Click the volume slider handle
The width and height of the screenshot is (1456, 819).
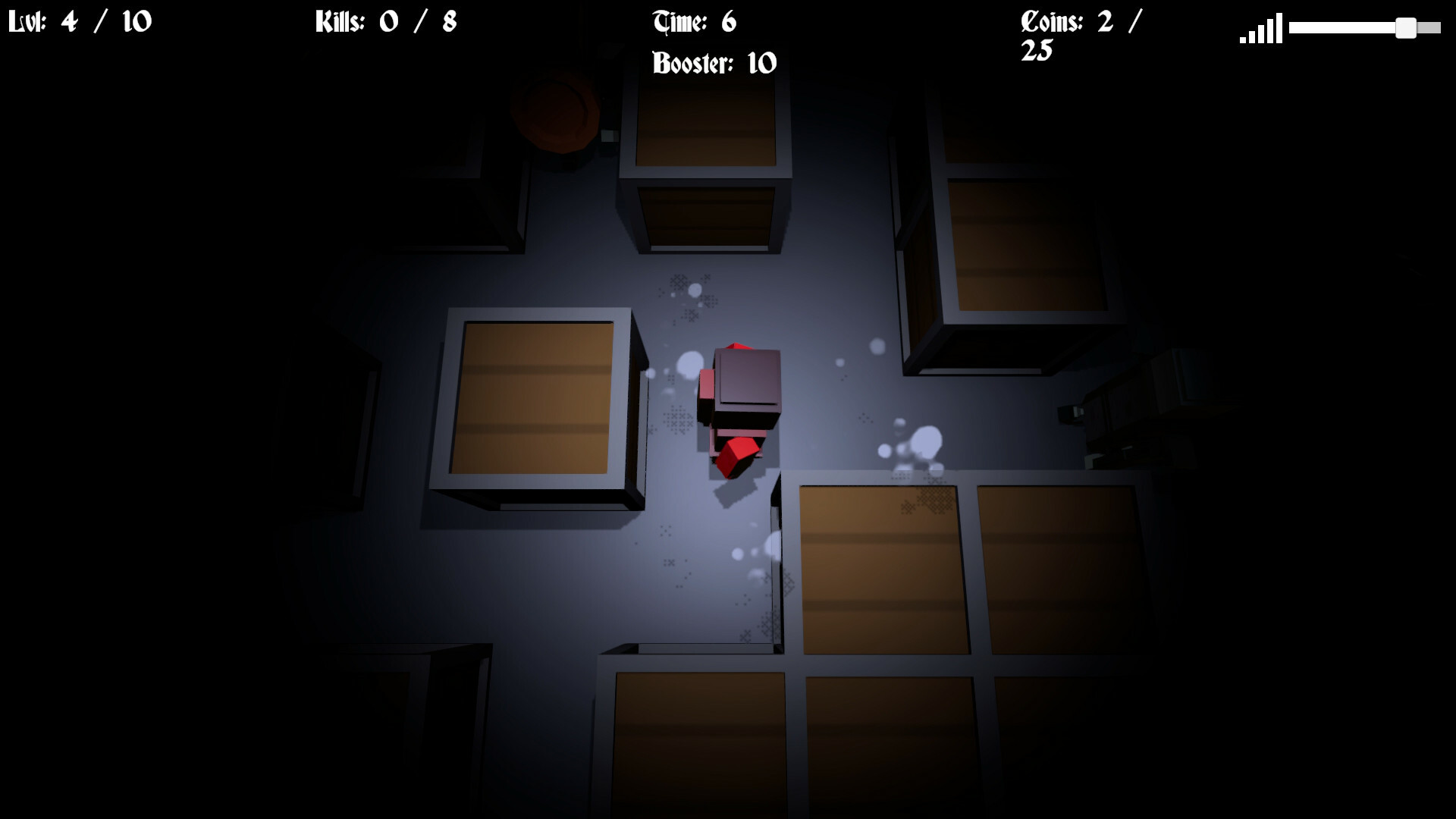tap(1407, 29)
